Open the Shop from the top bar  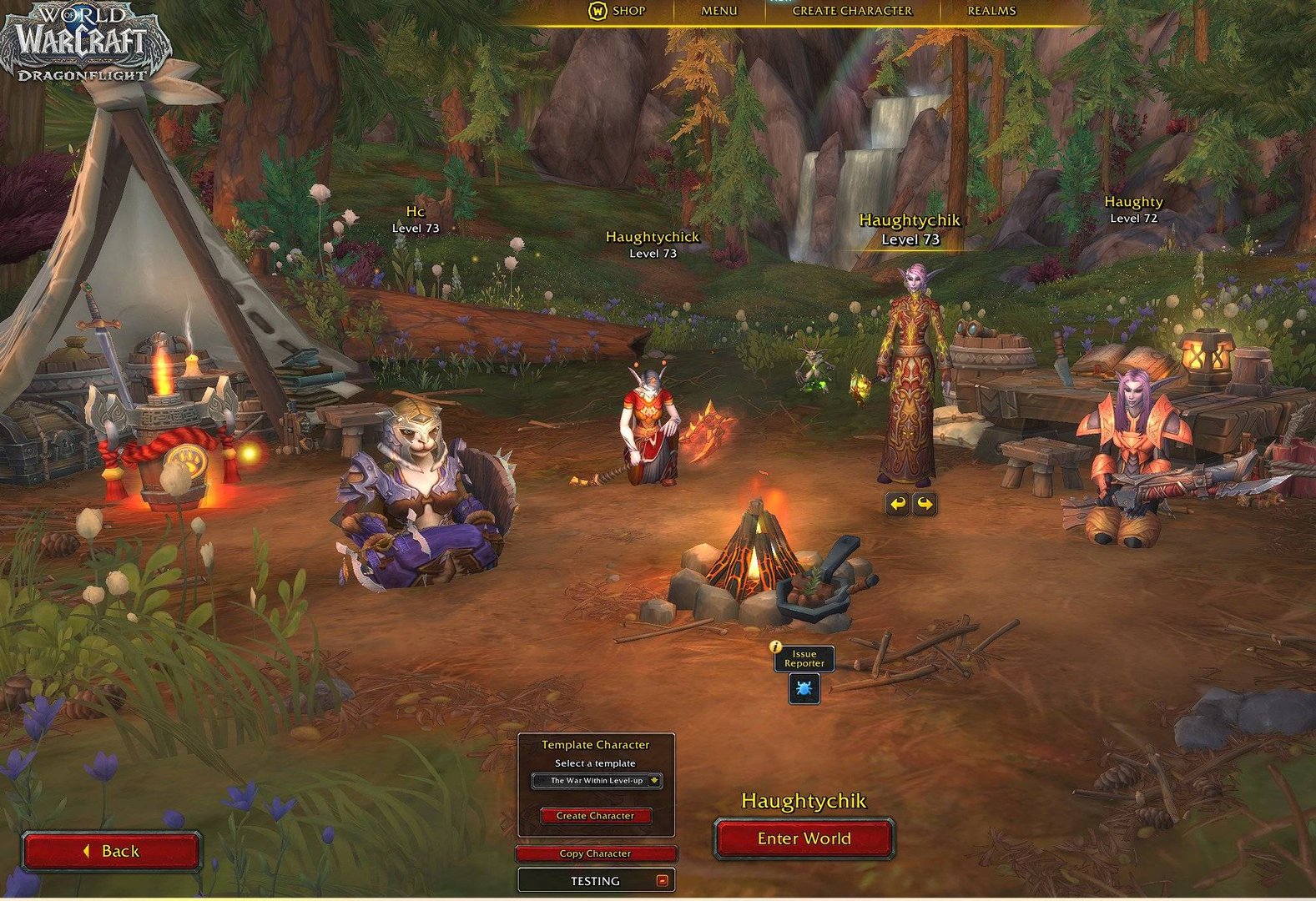618,11
